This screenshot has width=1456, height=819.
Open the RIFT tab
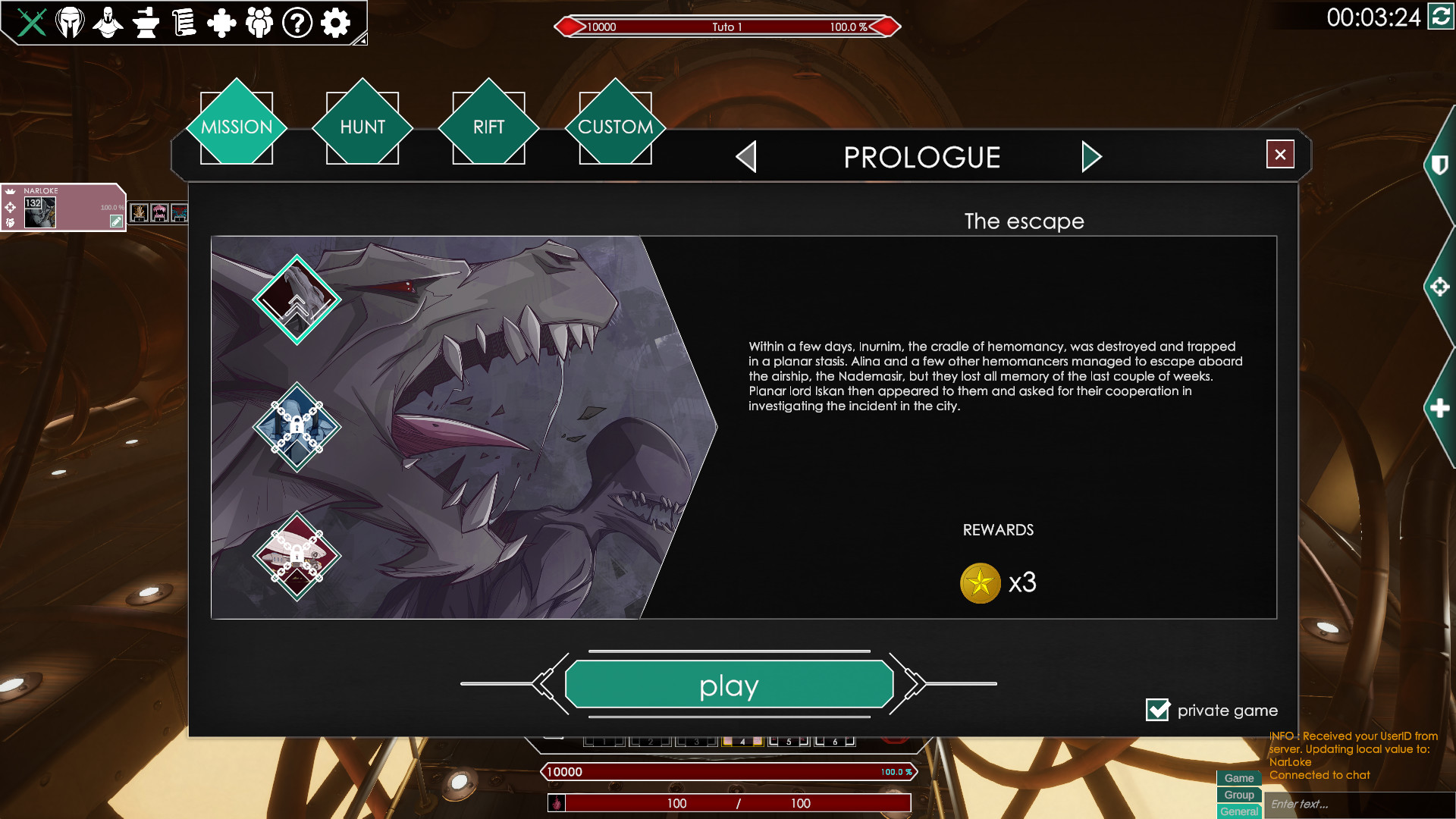pyautogui.click(x=488, y=127)
